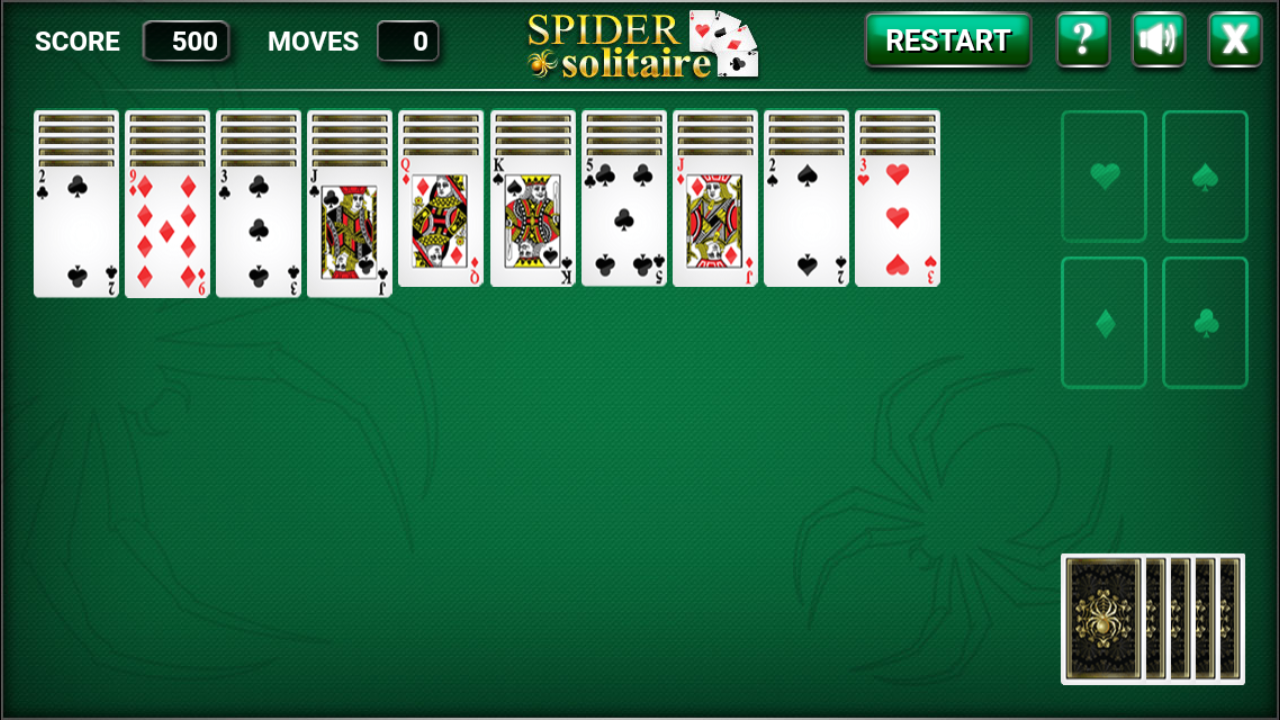Image resolution: width=1280 pixels, height=720 pixels.
Task: Select the diamonds foundation placeholder
Action: click(1103, 320)
